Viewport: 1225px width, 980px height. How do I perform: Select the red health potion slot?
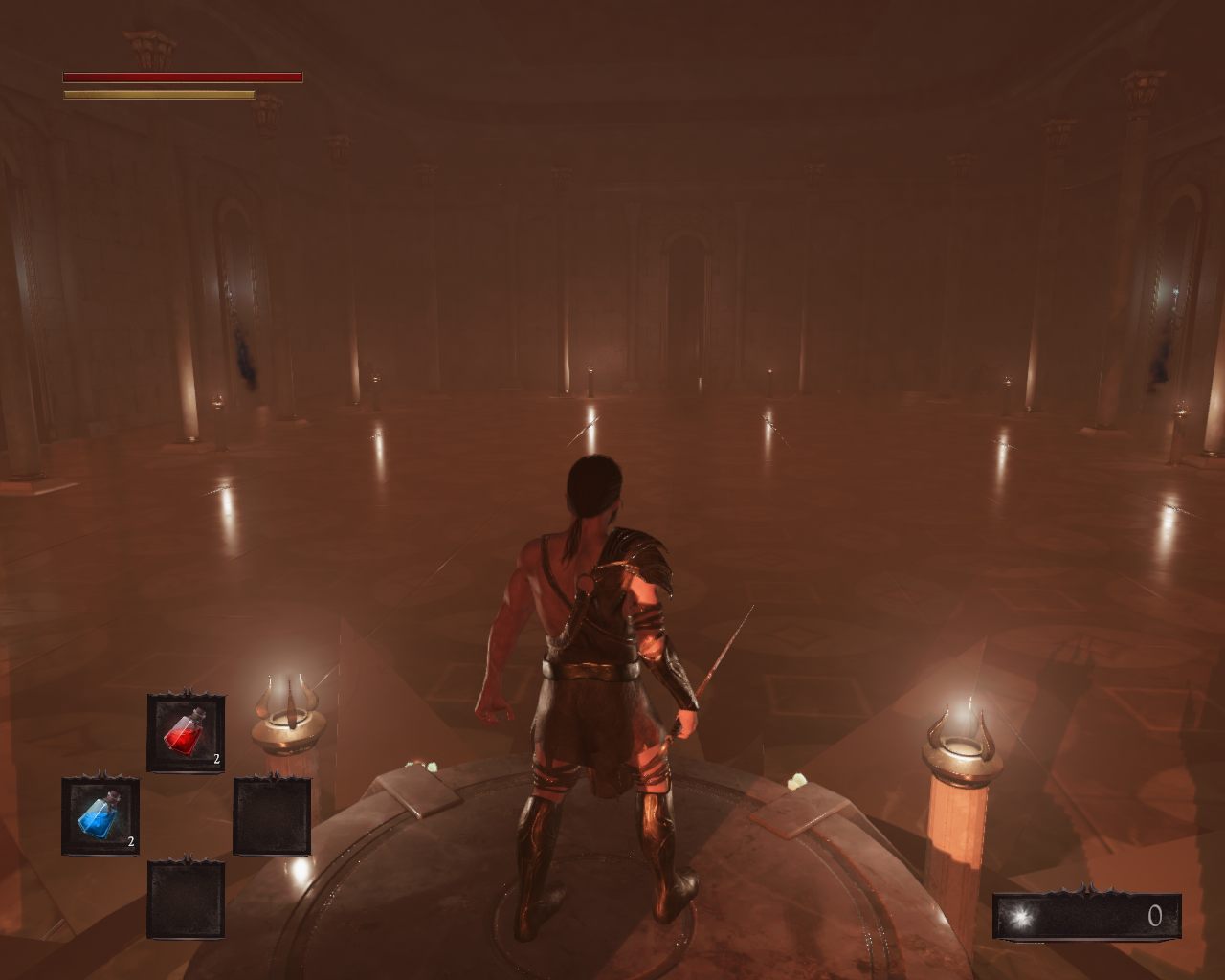(186, 734)
